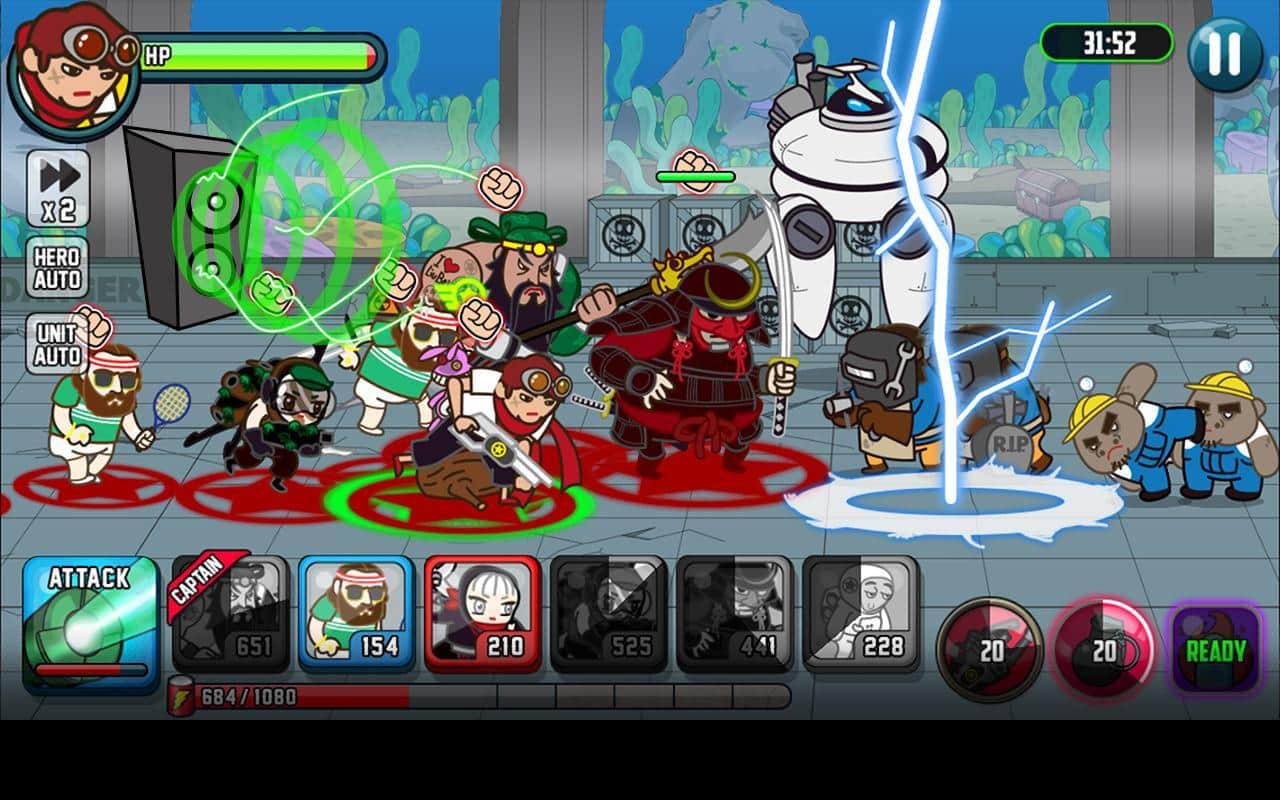Screen dimensions: 1280x800
Task: Summon the tennis player unit costing 154
Action: click(x=356, y=614)
